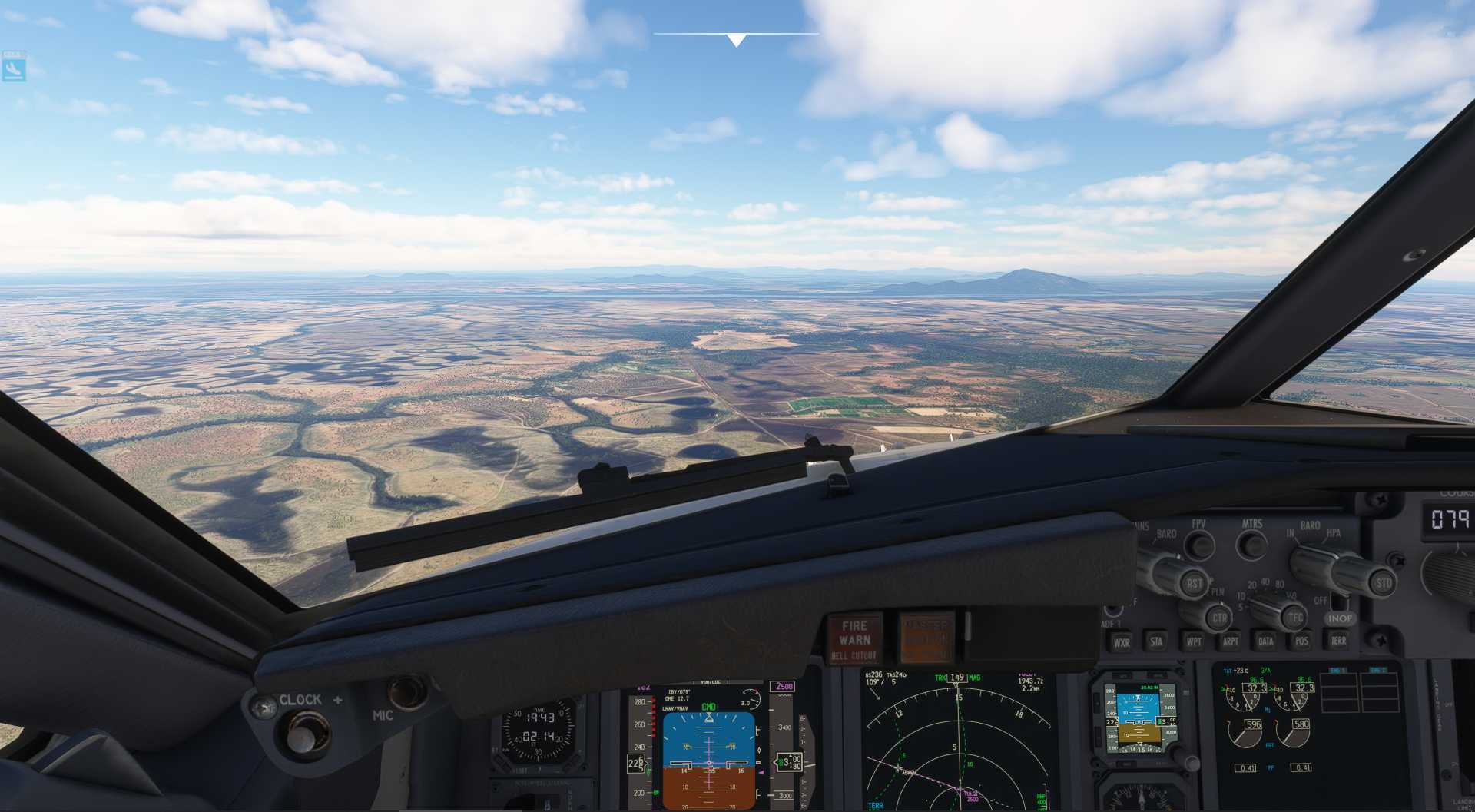Toggle the DATA map button
Viewport: 1475px width, 812px height.
pyautogui.click(x=1265, y=641)
